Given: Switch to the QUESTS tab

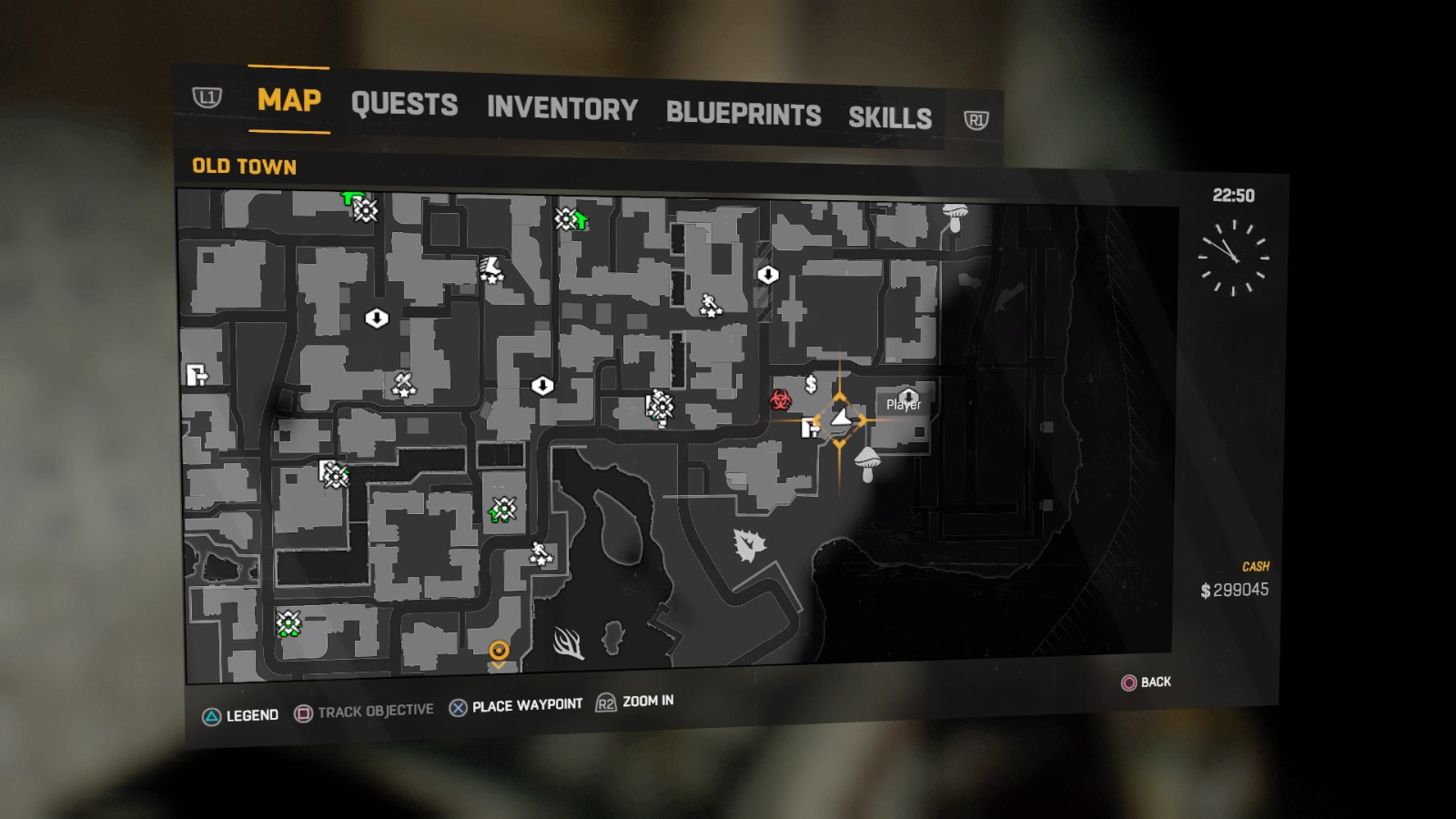Looking at the screenshot, I should pyautogui.click(x=404, y=105).
